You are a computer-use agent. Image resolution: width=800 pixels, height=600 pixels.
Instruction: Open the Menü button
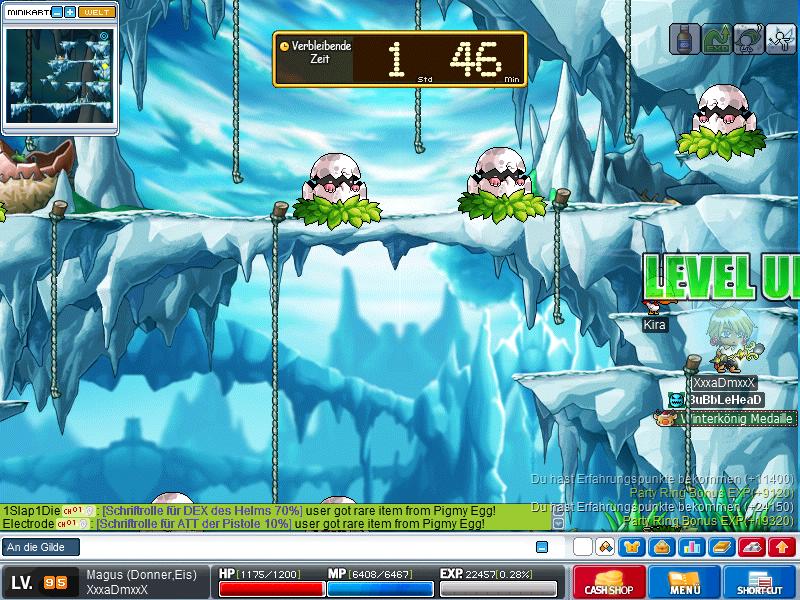[x=684, y=582]
